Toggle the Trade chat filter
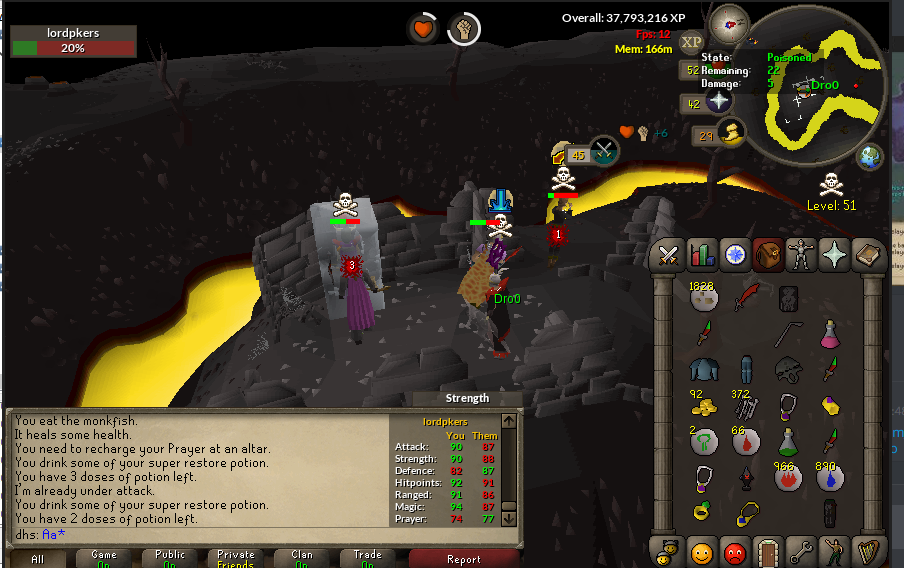Screen dimensions: 904x568 click(367, 559)
